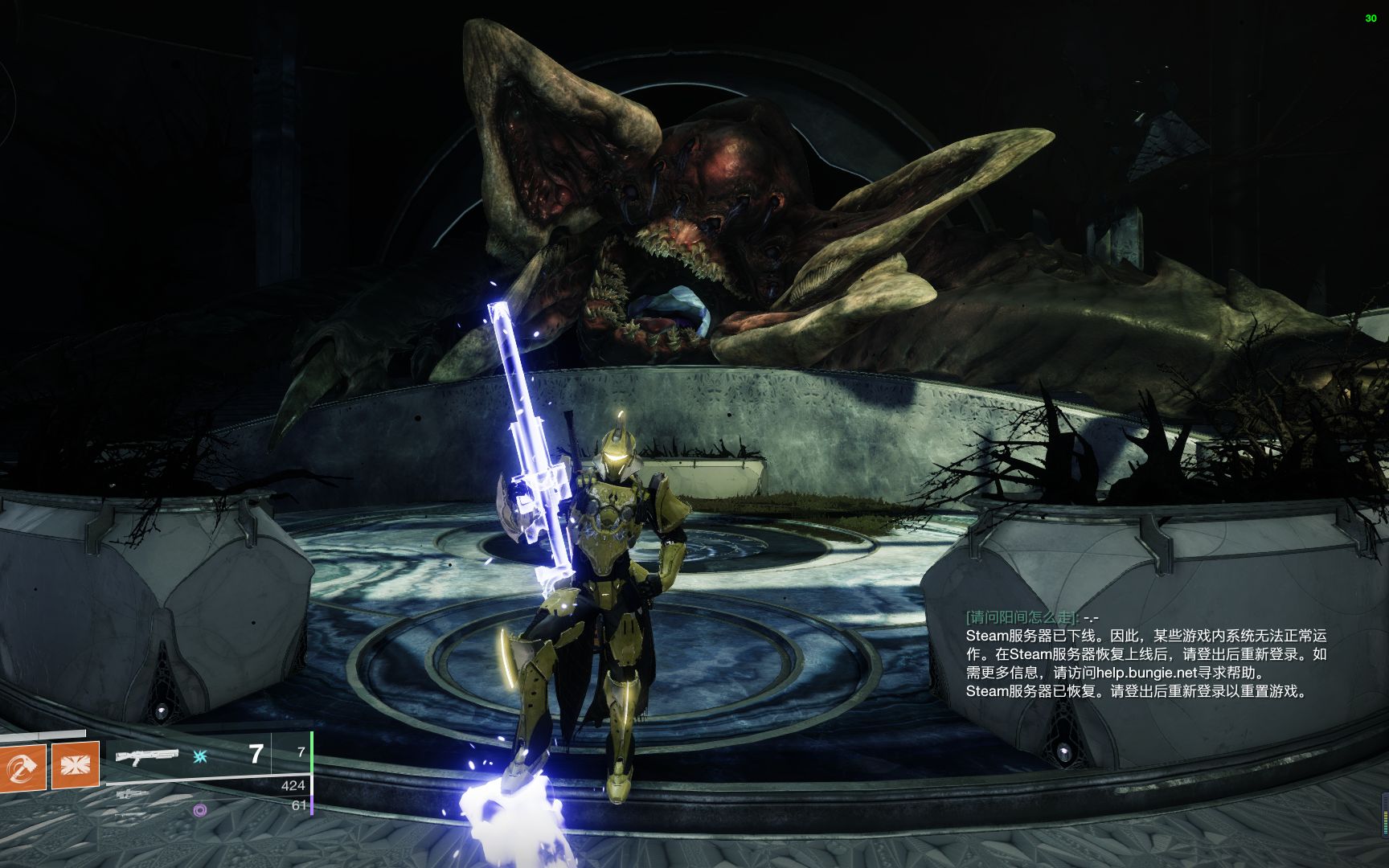Click the purple void element icon
The height and width of the screenshot is (868, 1389).
200,809
